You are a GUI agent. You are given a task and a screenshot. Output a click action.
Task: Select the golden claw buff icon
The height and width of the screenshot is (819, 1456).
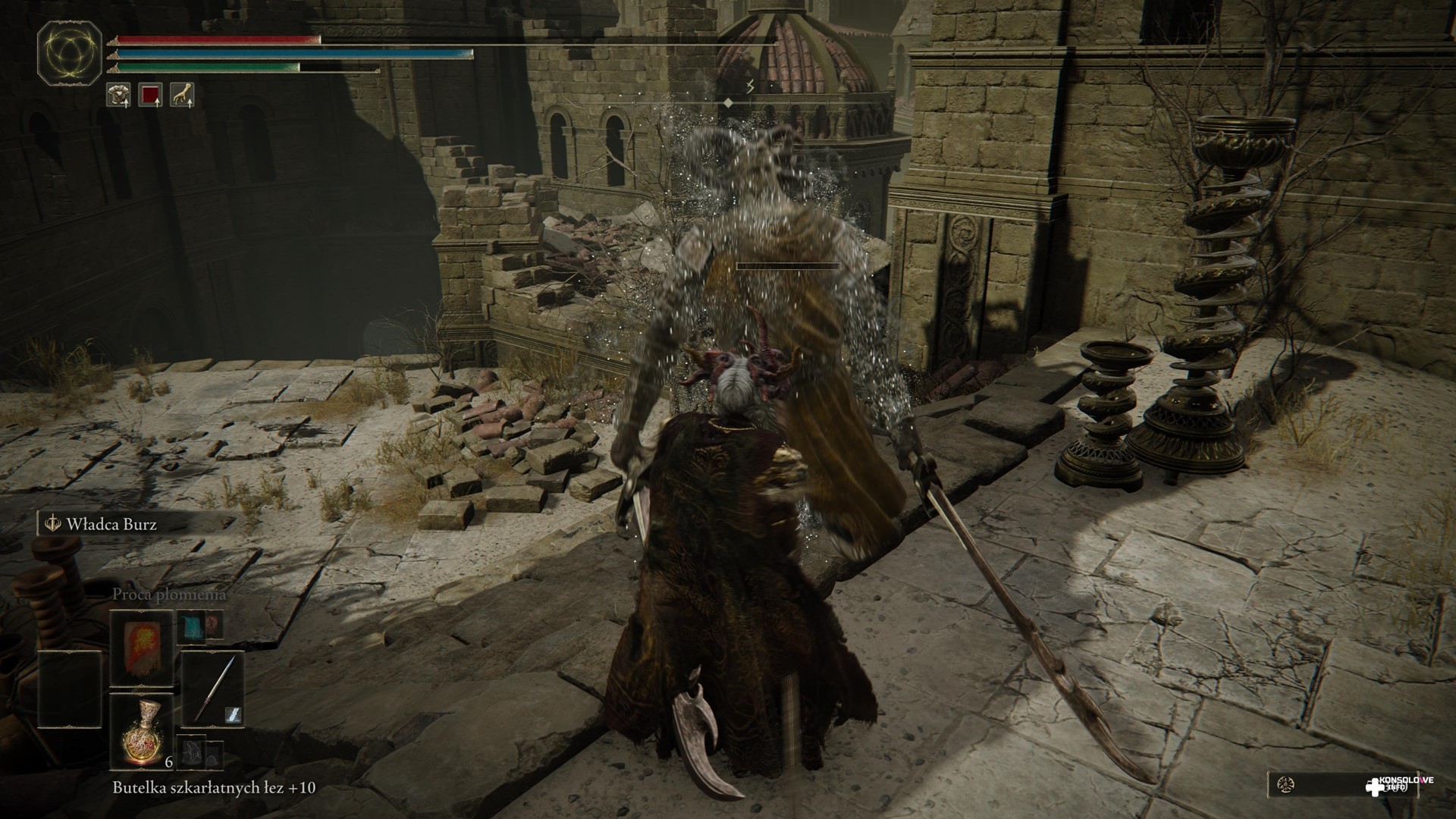(x=182, y=94)
